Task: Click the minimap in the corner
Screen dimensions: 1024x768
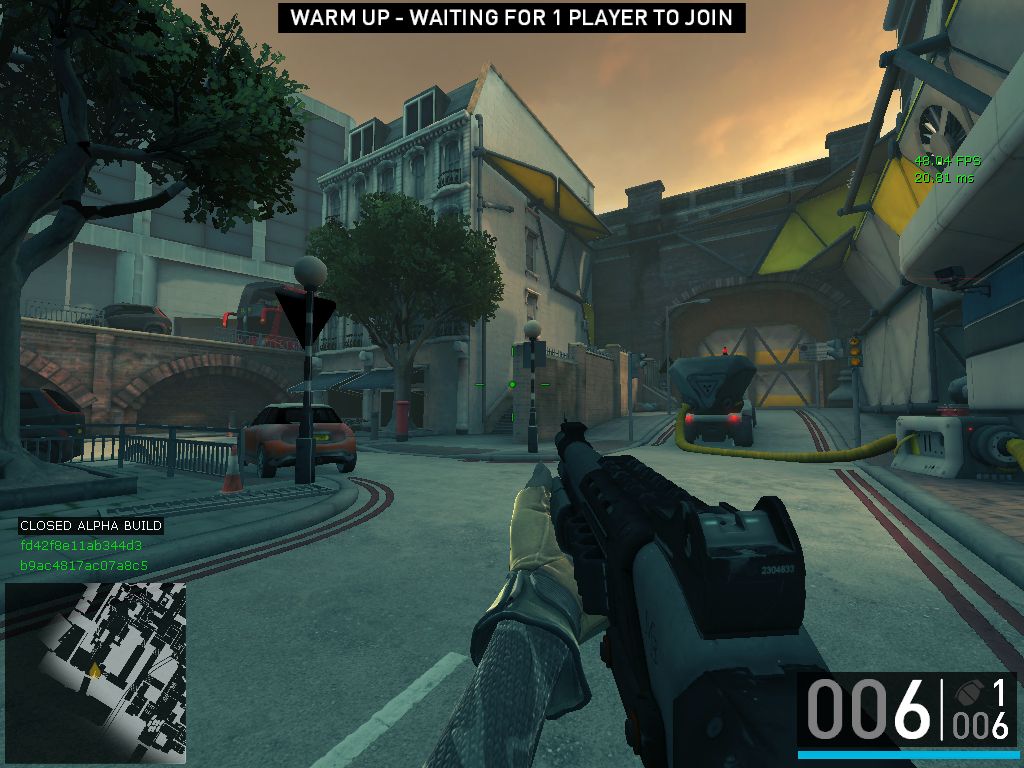Action: point(95,672)
